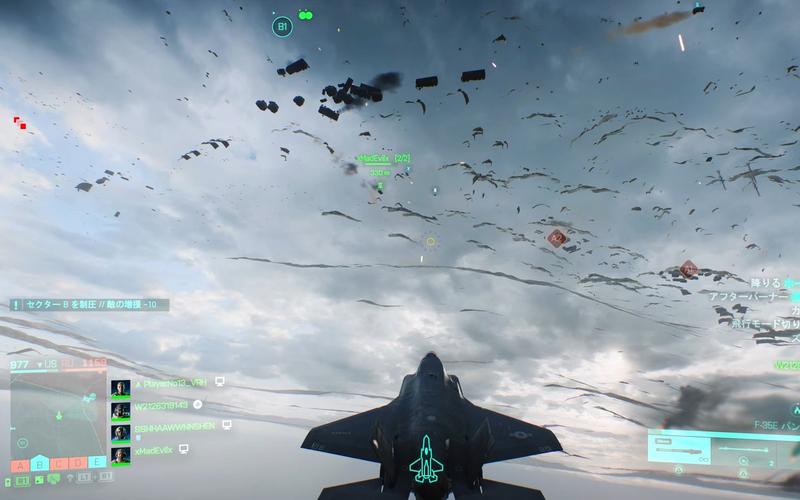Click the minimap in the corner
Image resolution: width=800 pixels, height=500 pixels.
coord(57,414)
